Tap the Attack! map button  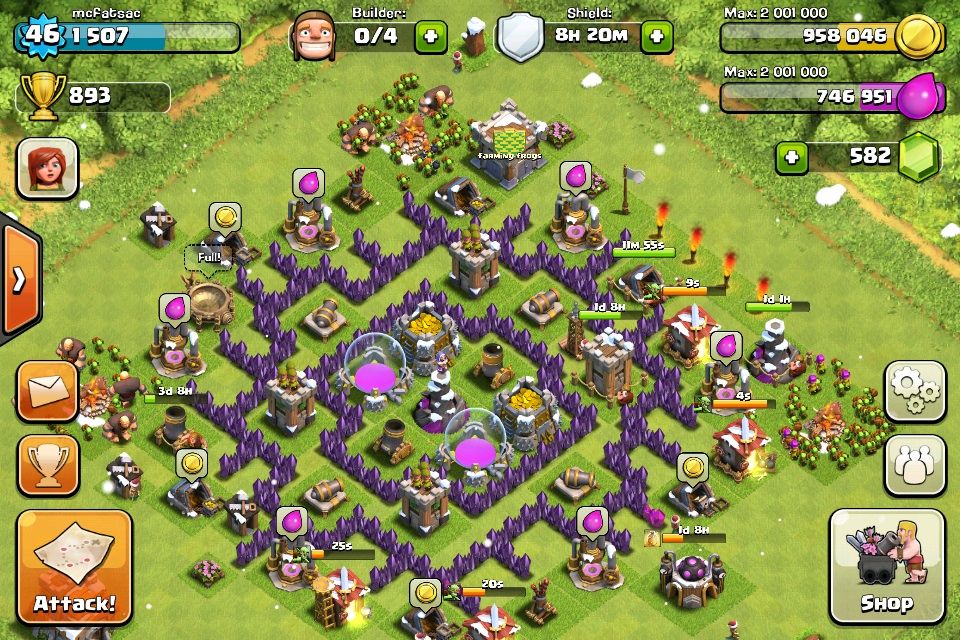74,567
